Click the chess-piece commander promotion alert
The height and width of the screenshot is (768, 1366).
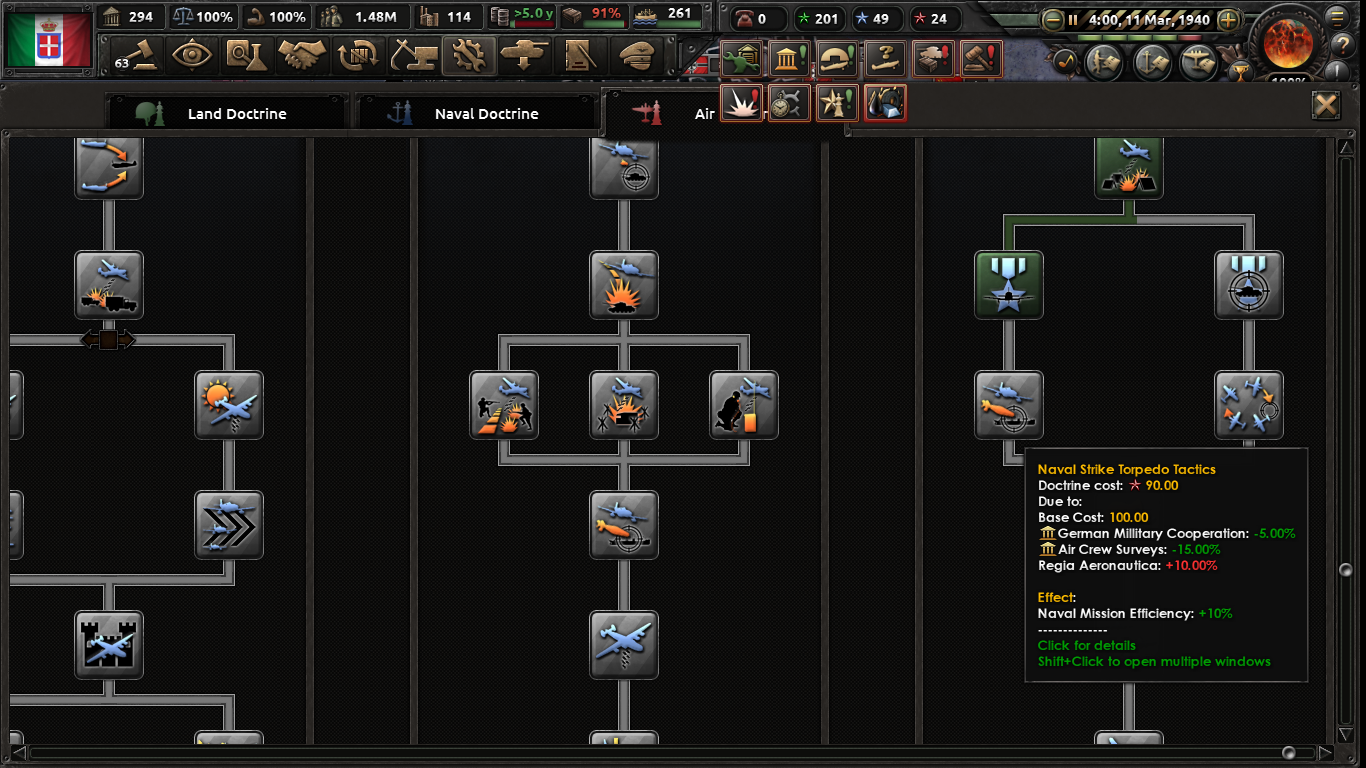click(x=836, y=102)
